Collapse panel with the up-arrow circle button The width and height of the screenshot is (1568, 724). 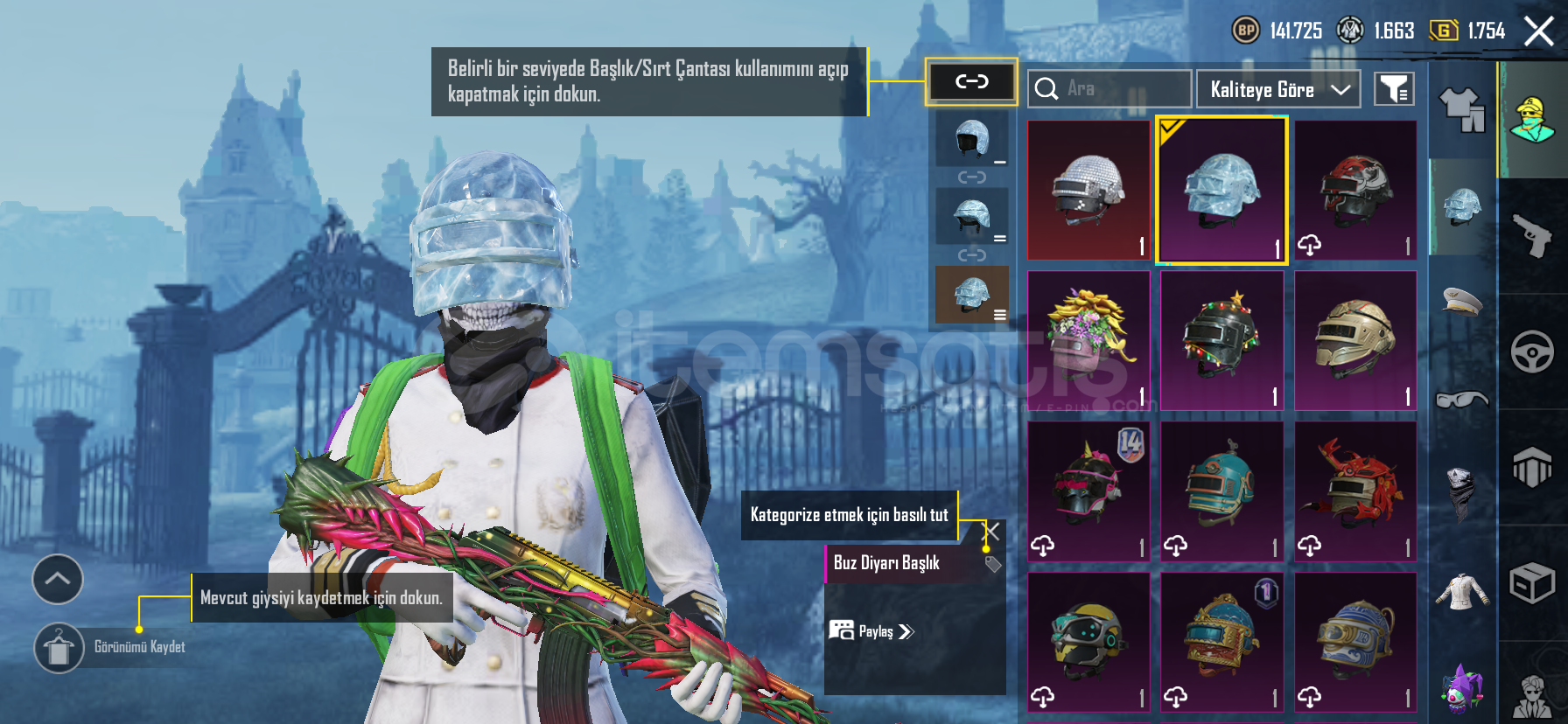click(x=58, y=579)
